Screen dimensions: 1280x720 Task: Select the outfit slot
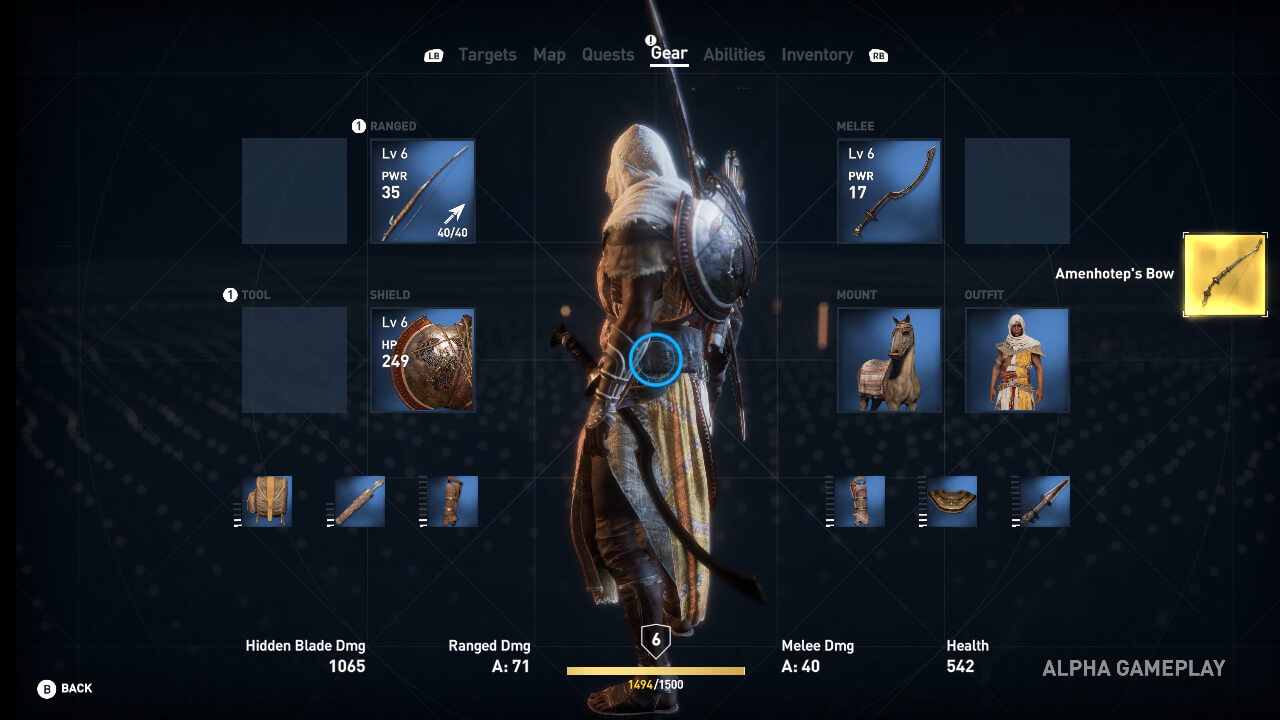point(1017,360)
